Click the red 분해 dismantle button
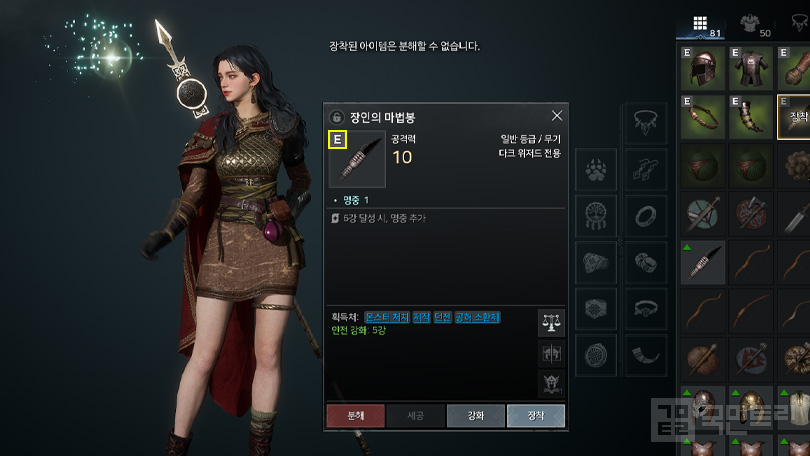Image resolution: width=810 pixels, height=456 pixels. coord(354,415)
